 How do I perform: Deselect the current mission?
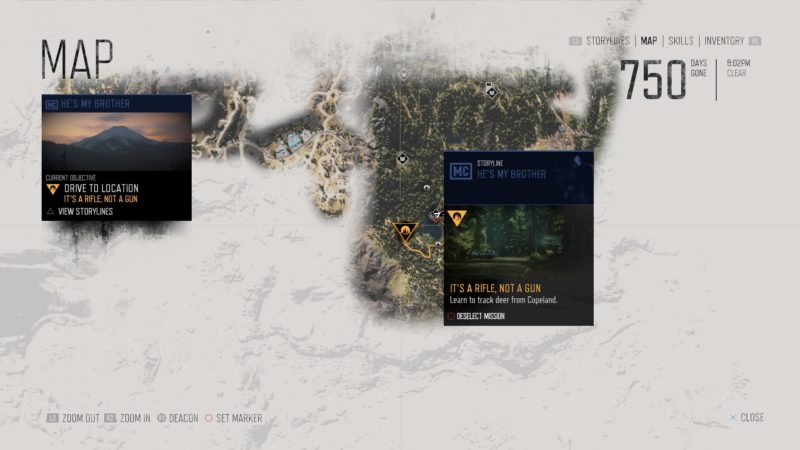[477, 316]
